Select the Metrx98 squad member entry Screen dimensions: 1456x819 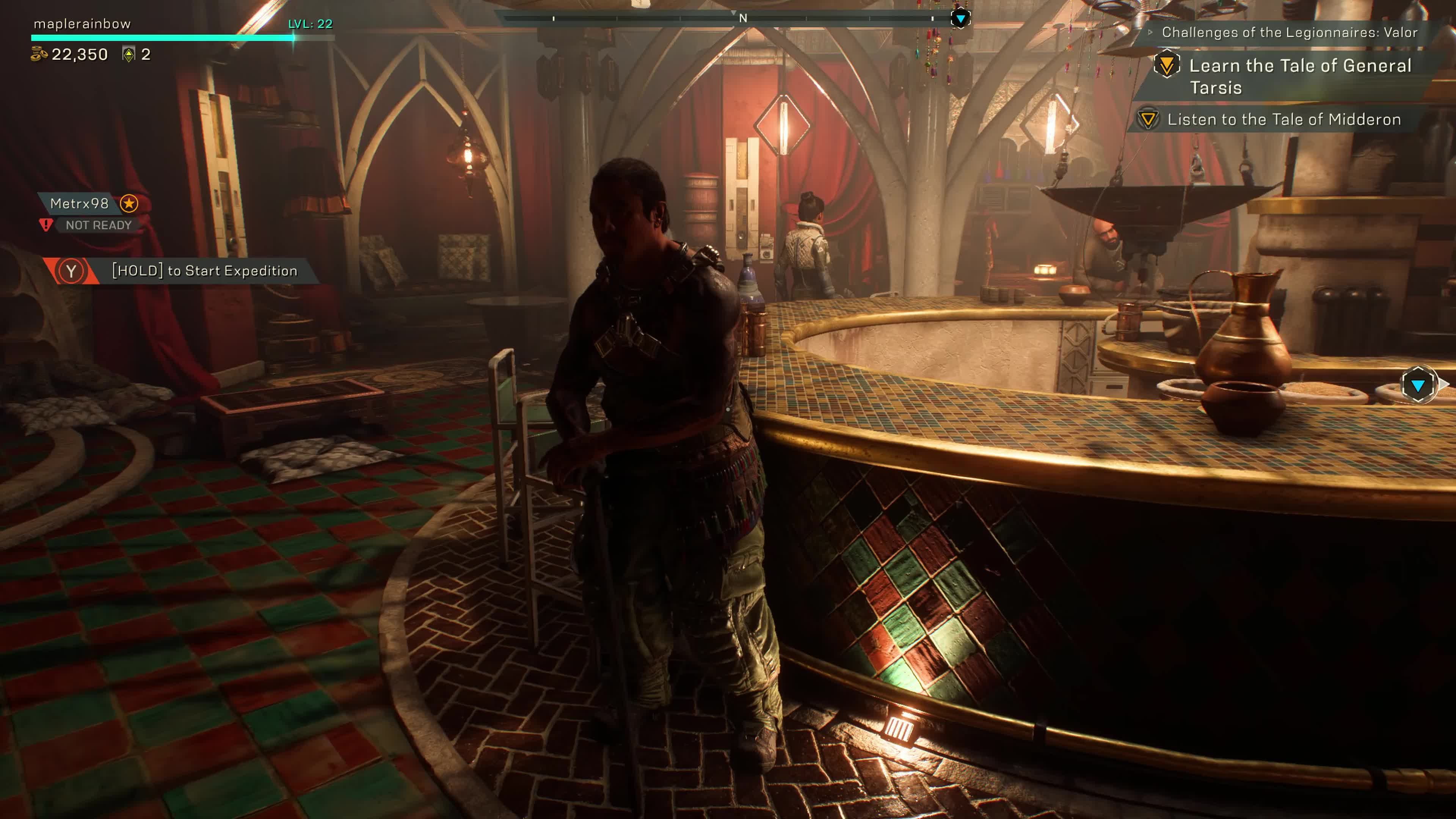[80, 204]
